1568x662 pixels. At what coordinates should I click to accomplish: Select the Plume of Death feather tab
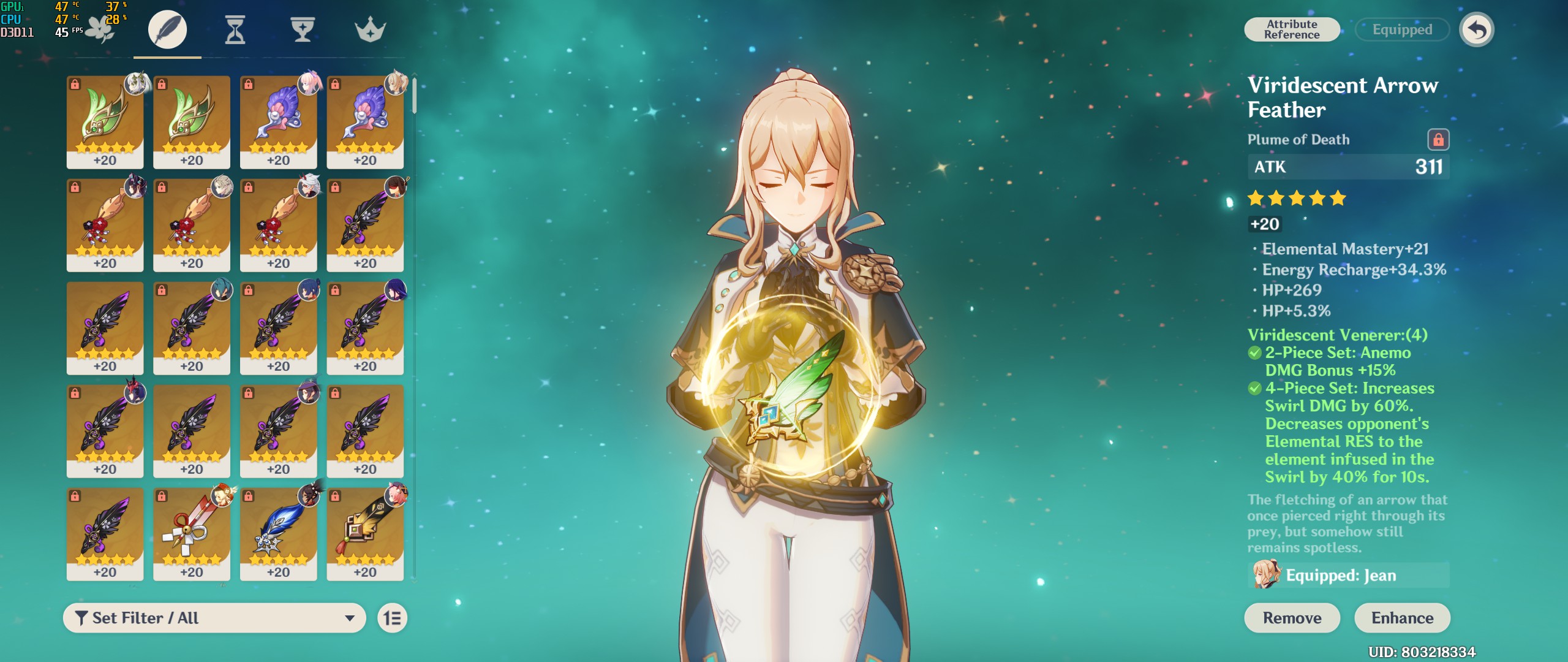(167, 29)
